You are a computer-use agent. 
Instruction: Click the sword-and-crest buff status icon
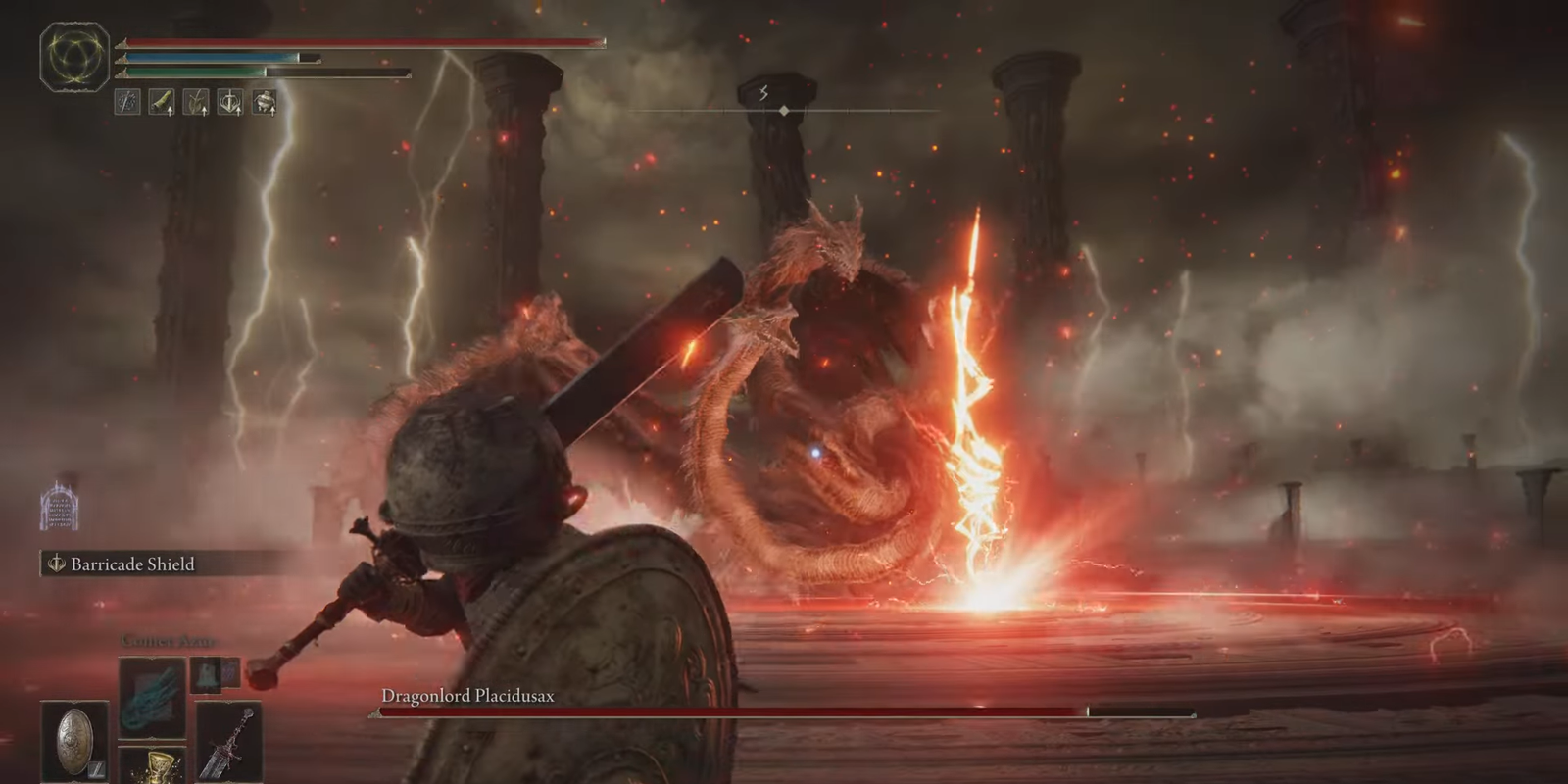(230, 101)
